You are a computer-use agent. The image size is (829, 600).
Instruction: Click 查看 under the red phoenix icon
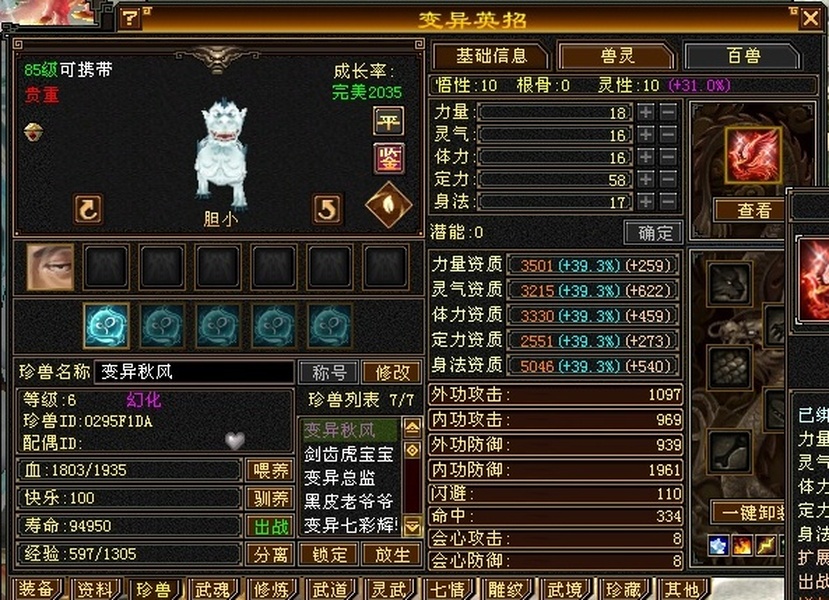(754, 211)
